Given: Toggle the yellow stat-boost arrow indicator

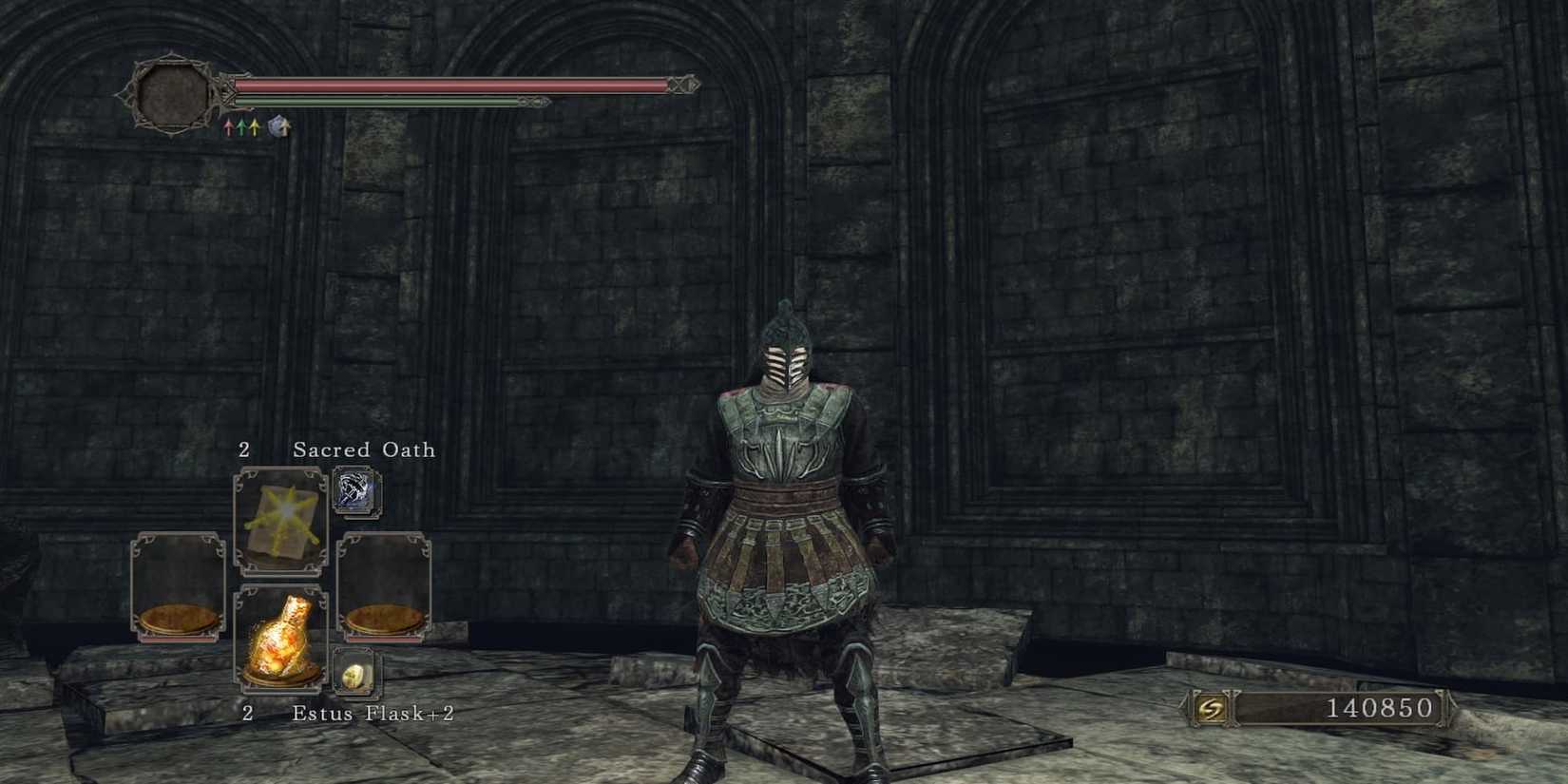Looking at the screenshot, I should 254,126.
